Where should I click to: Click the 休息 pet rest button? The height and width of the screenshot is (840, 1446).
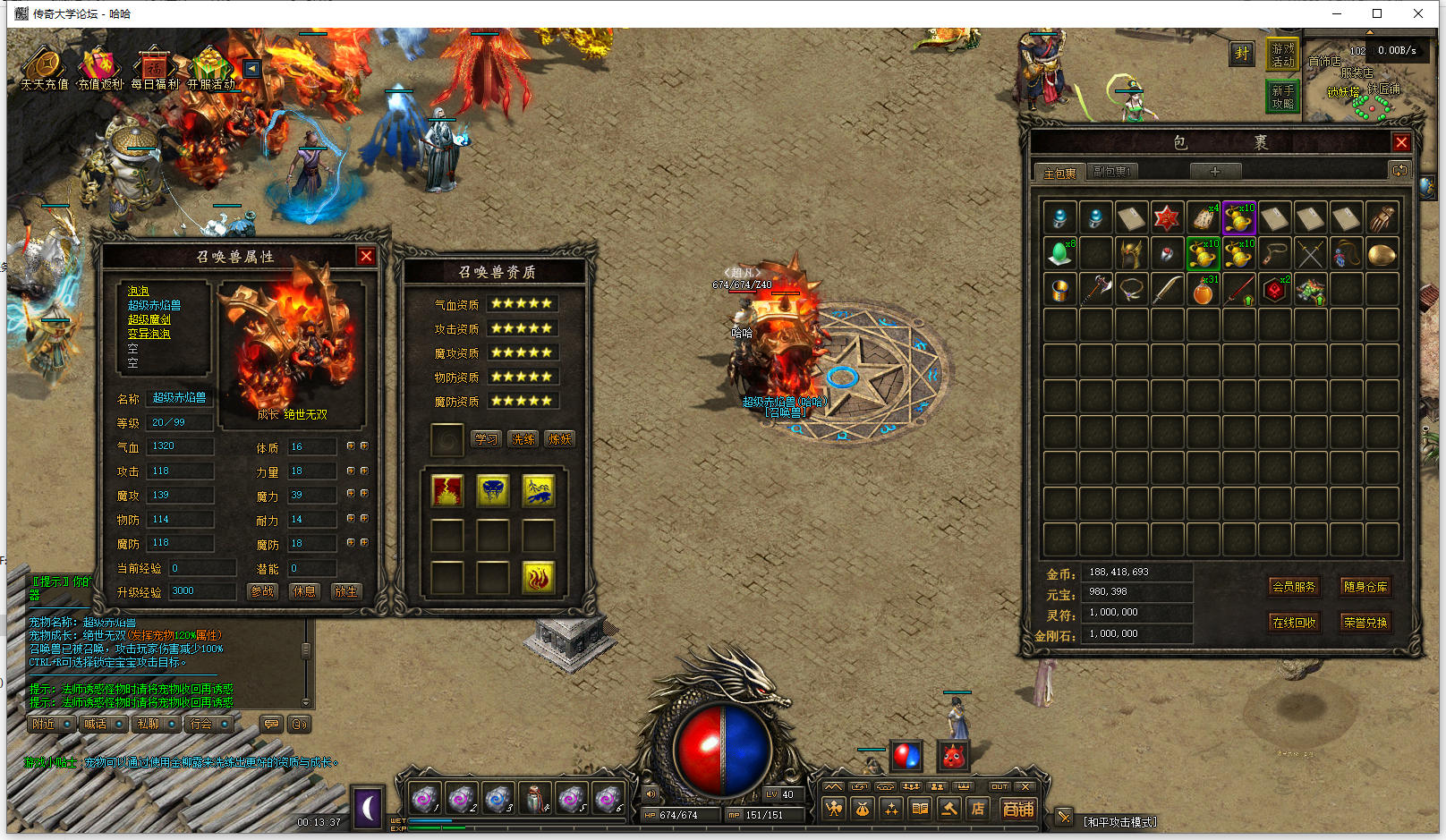(304, 591)
